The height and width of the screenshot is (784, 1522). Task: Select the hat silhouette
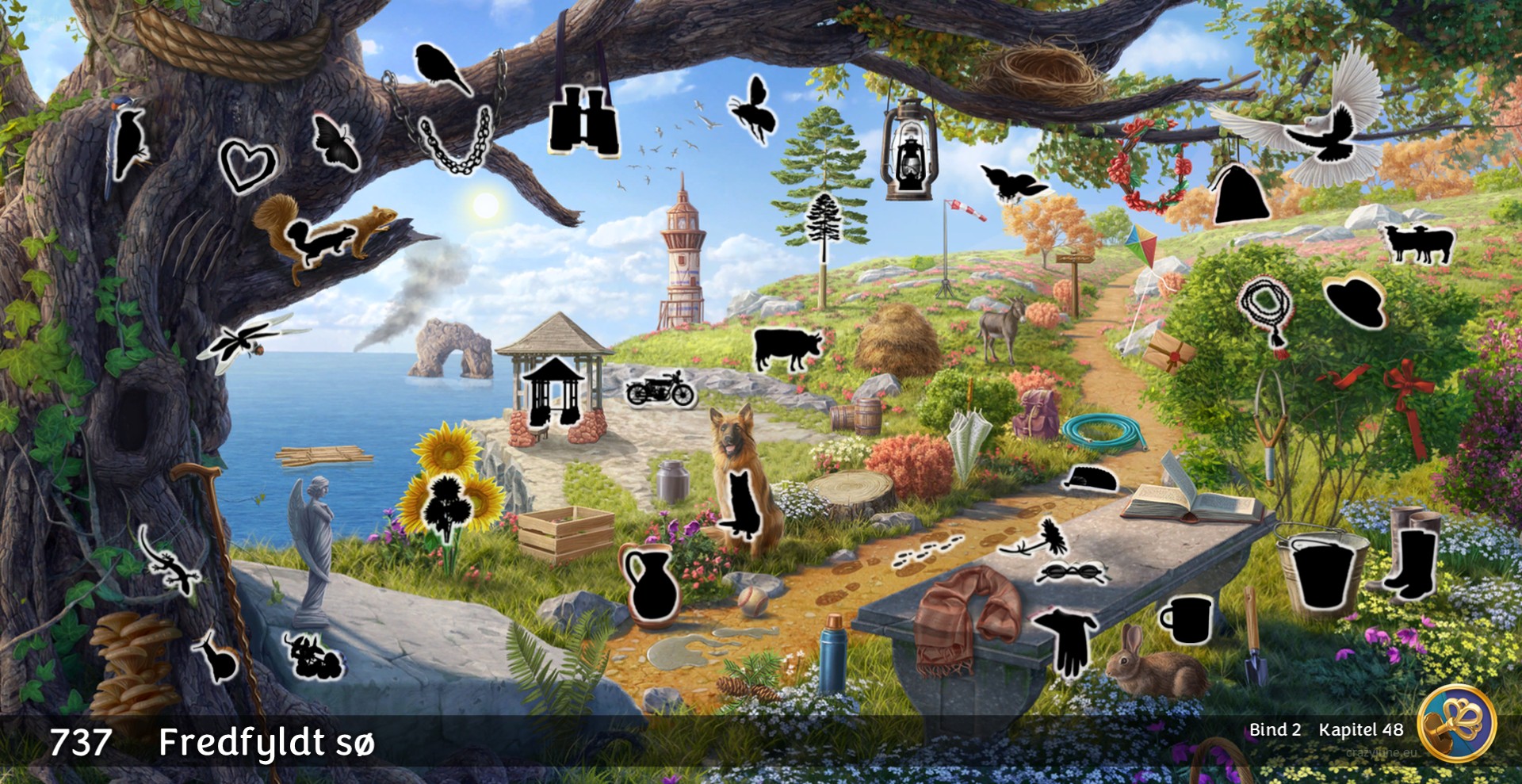coord(1356,301)
